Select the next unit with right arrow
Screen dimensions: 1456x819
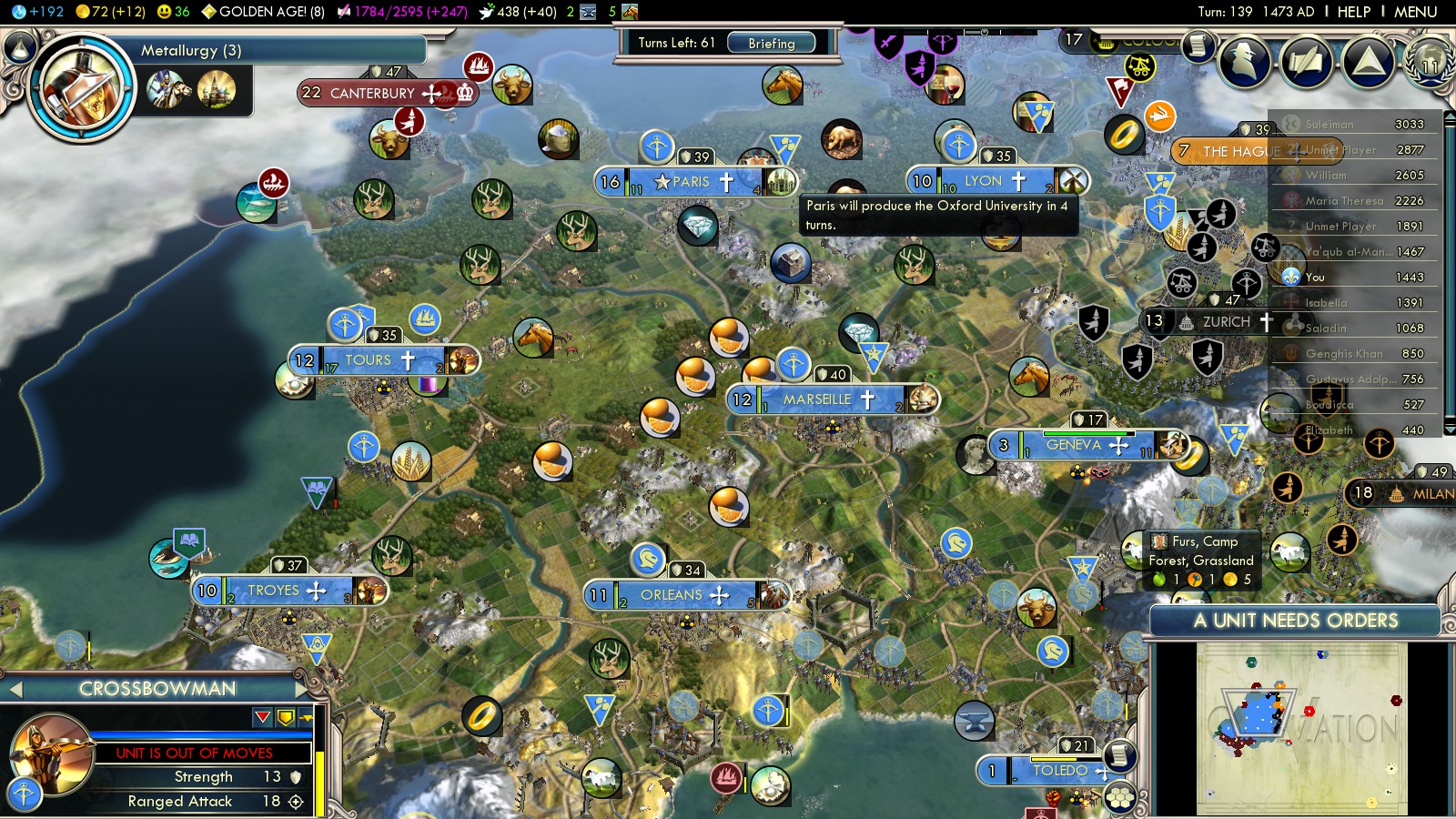(x=301, y=689)
